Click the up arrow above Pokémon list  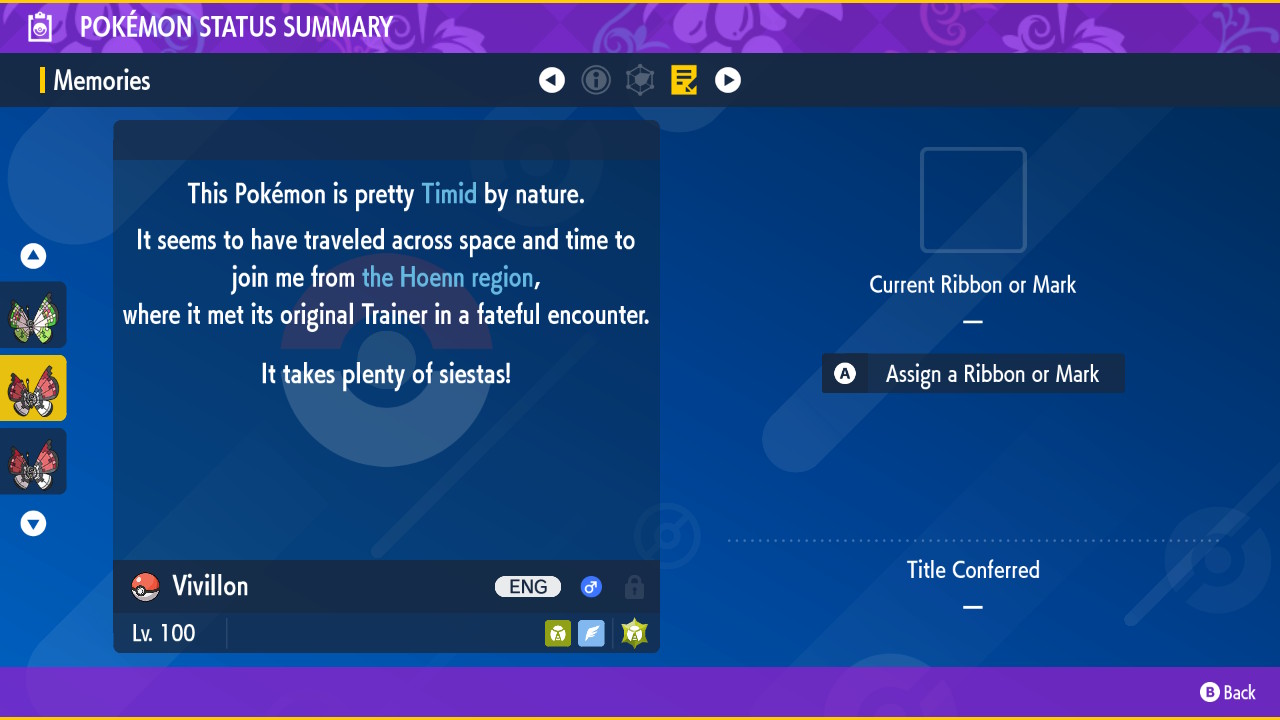(x=33, y=257)
